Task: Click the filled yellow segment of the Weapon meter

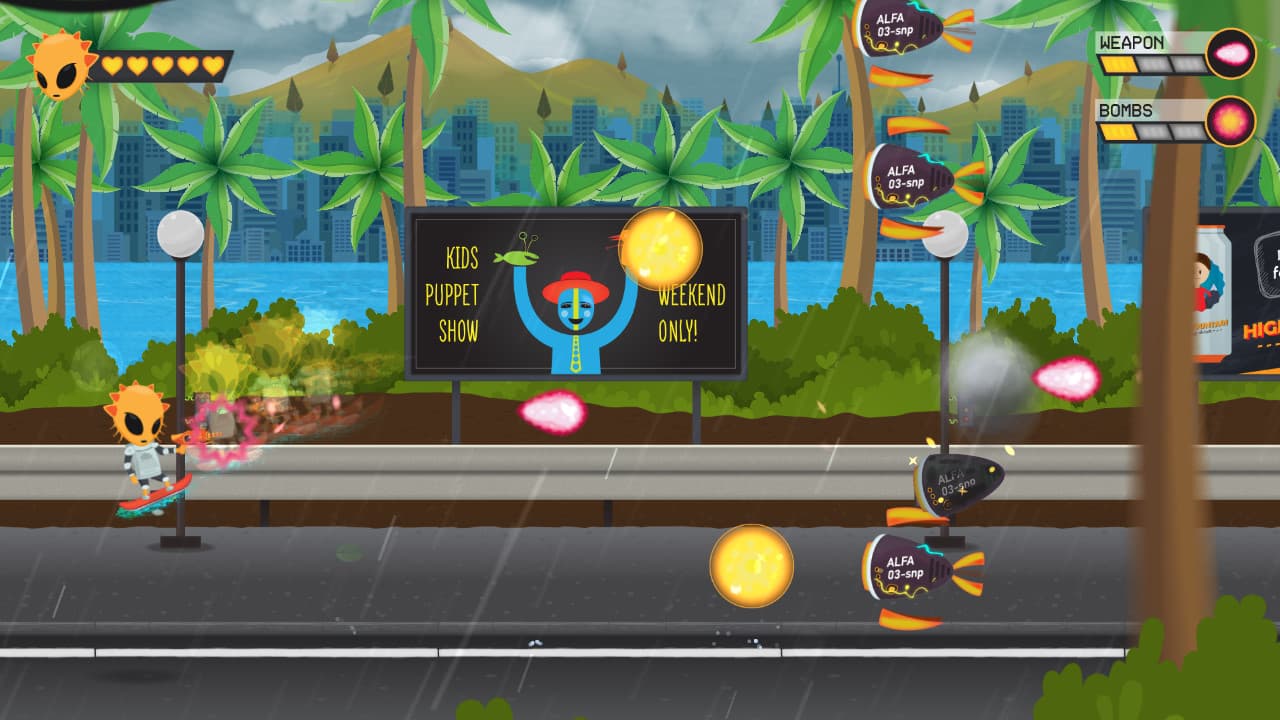Action: 1120,62
